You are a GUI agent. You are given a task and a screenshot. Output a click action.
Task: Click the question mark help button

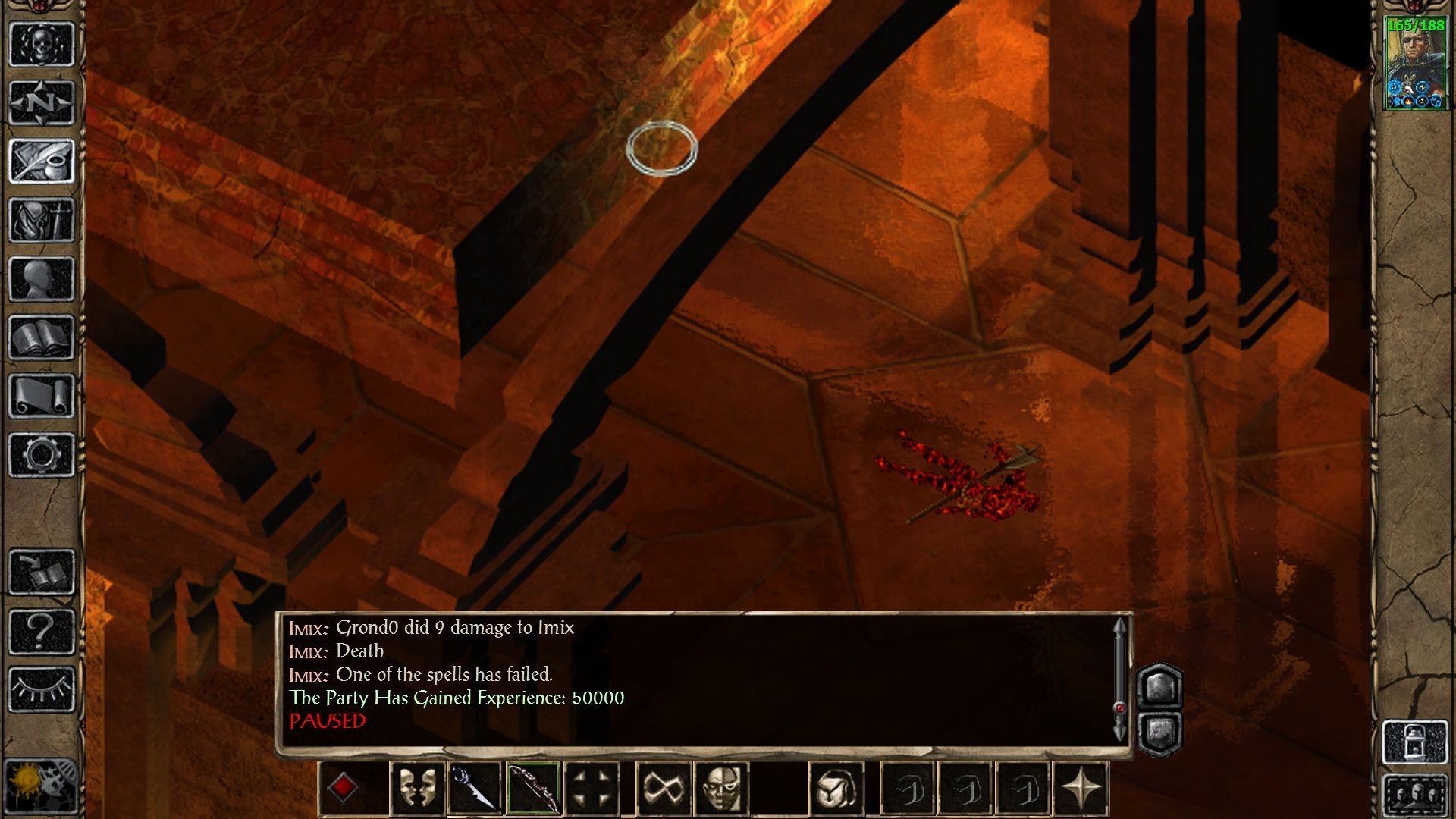click(42, 630)
